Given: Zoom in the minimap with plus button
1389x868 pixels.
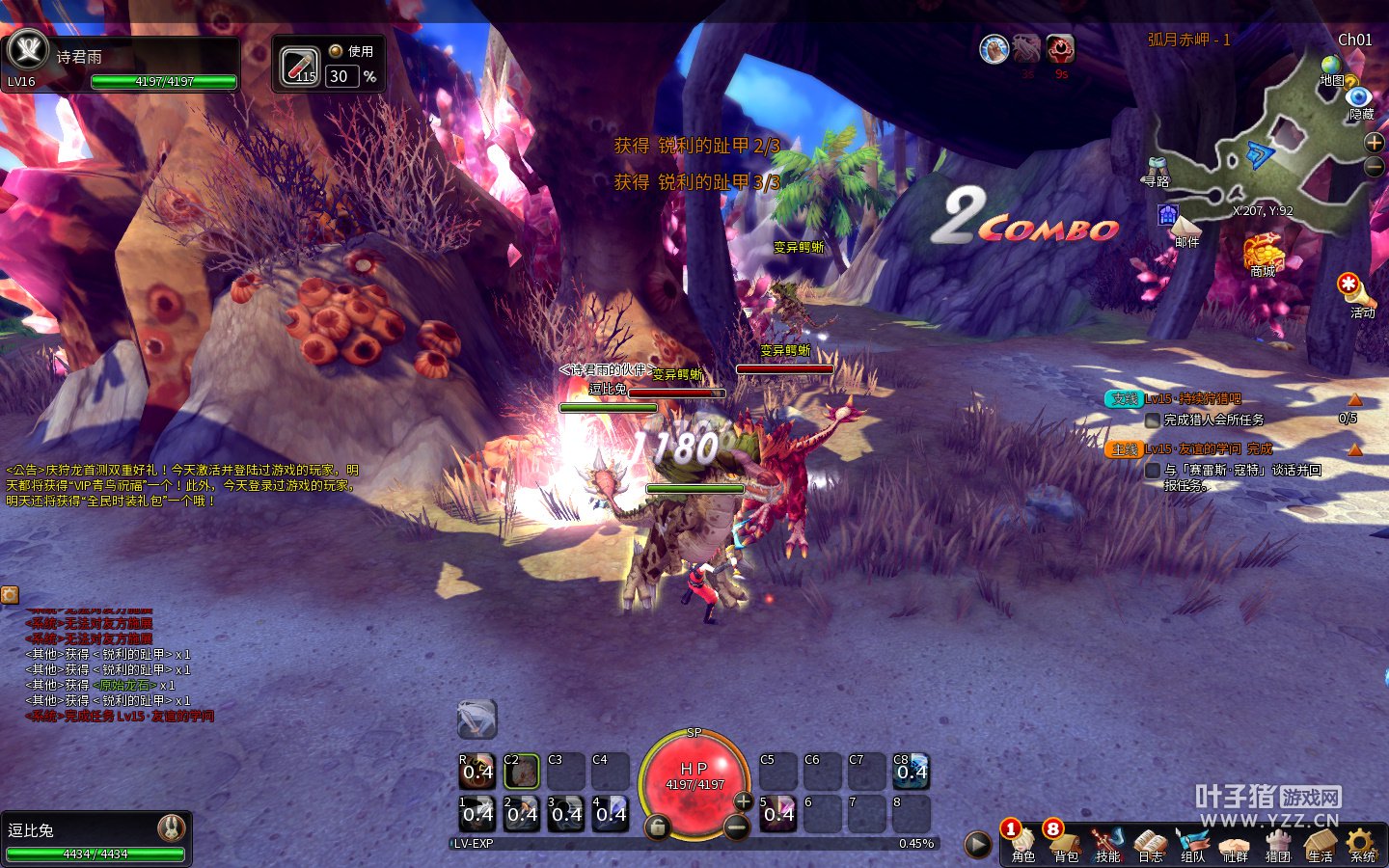Looking at the screenshot, I should click(x=1375, y=143).
